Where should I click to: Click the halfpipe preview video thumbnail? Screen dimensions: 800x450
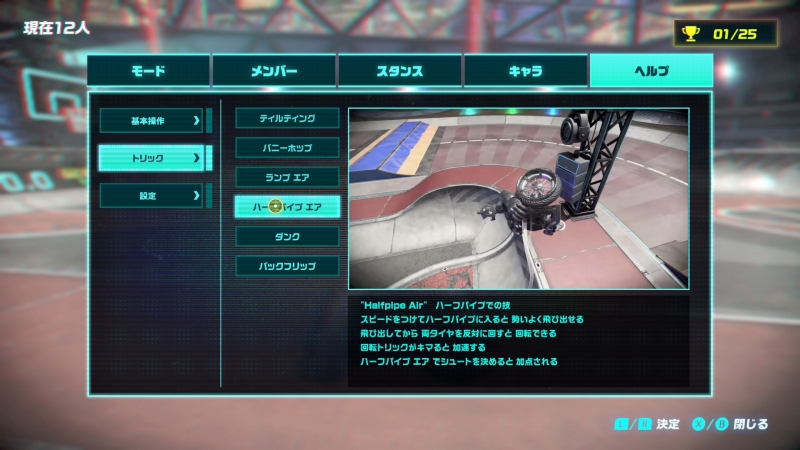tap(518, 199)
